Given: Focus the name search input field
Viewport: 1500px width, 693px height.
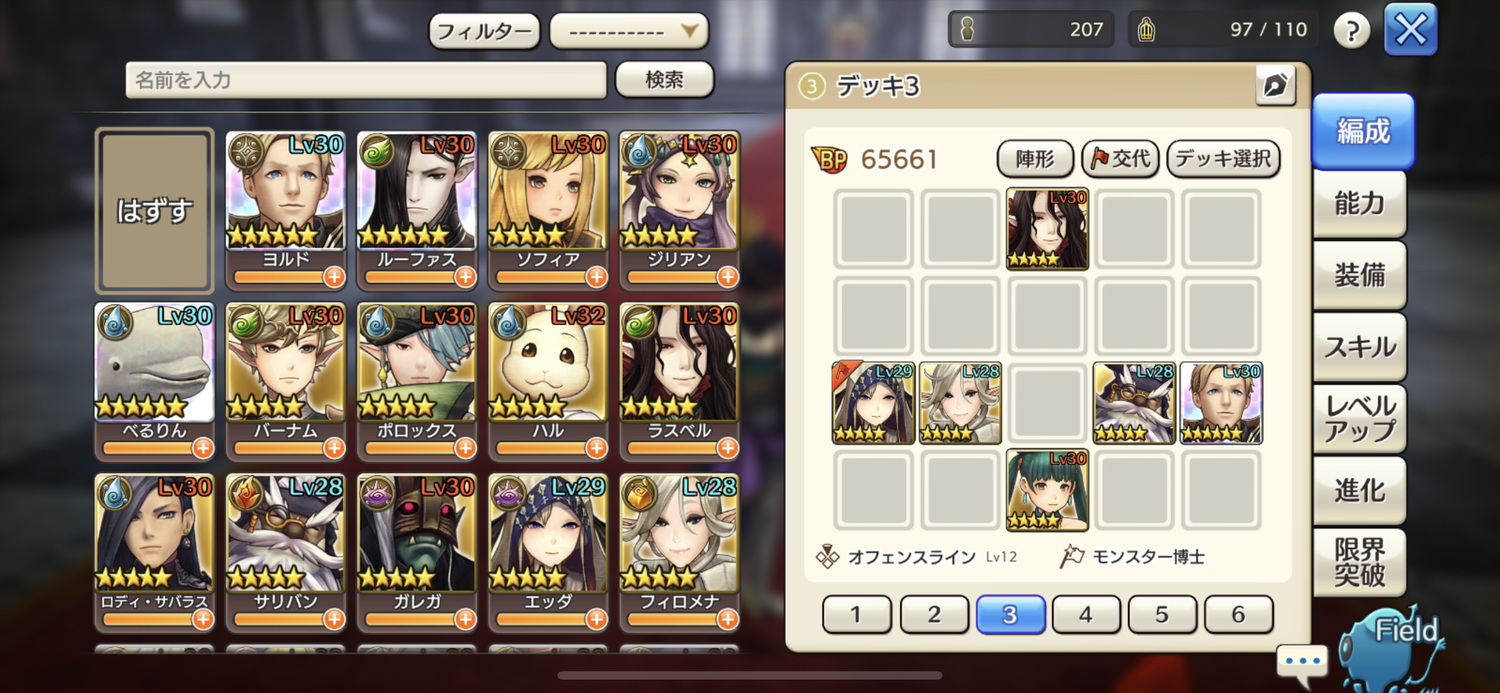Looking at the screenshot, I should point(366,80).
